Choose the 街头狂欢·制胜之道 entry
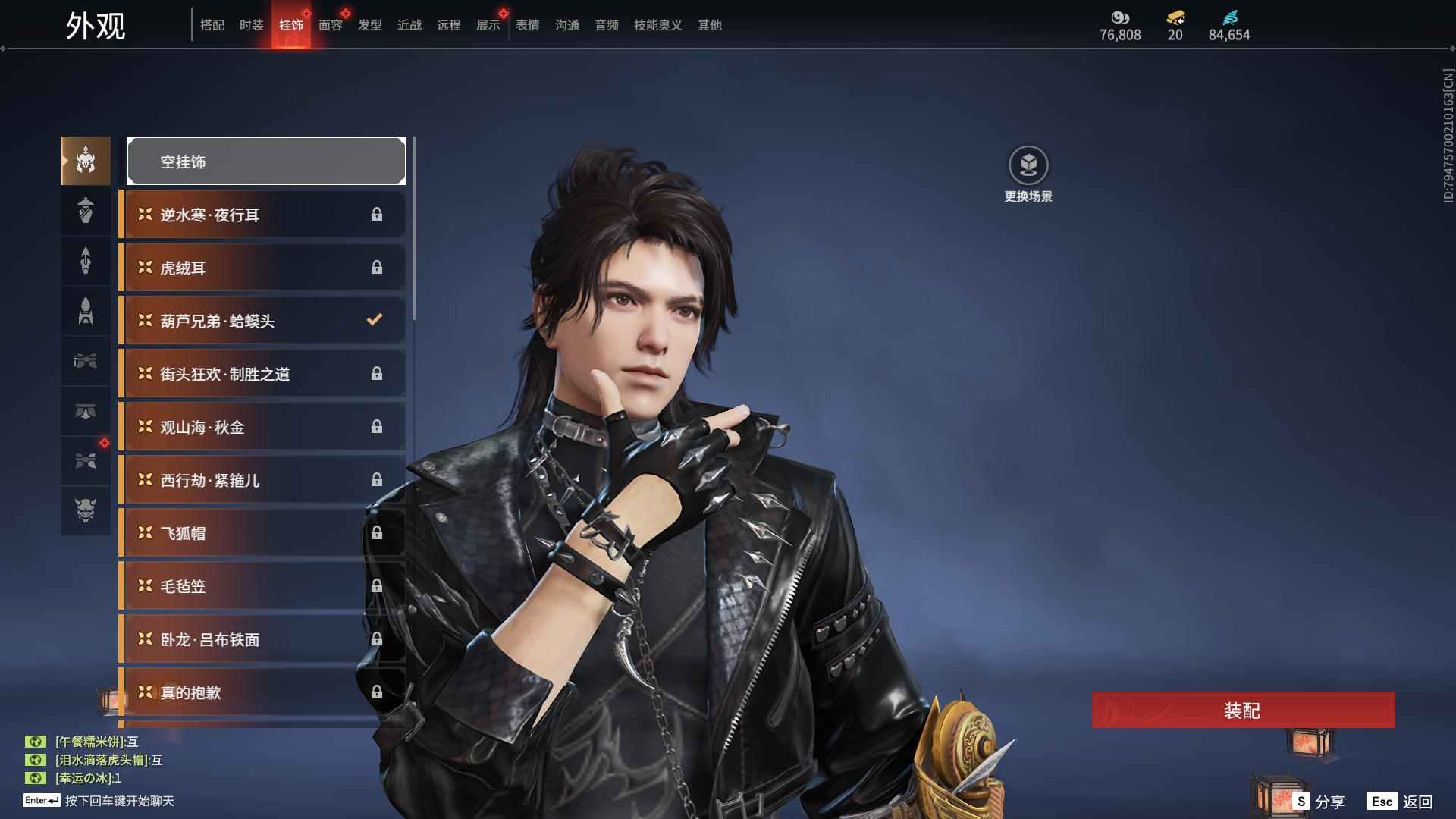This screenshot has width=1456, height=819. (x=262, y=374)
